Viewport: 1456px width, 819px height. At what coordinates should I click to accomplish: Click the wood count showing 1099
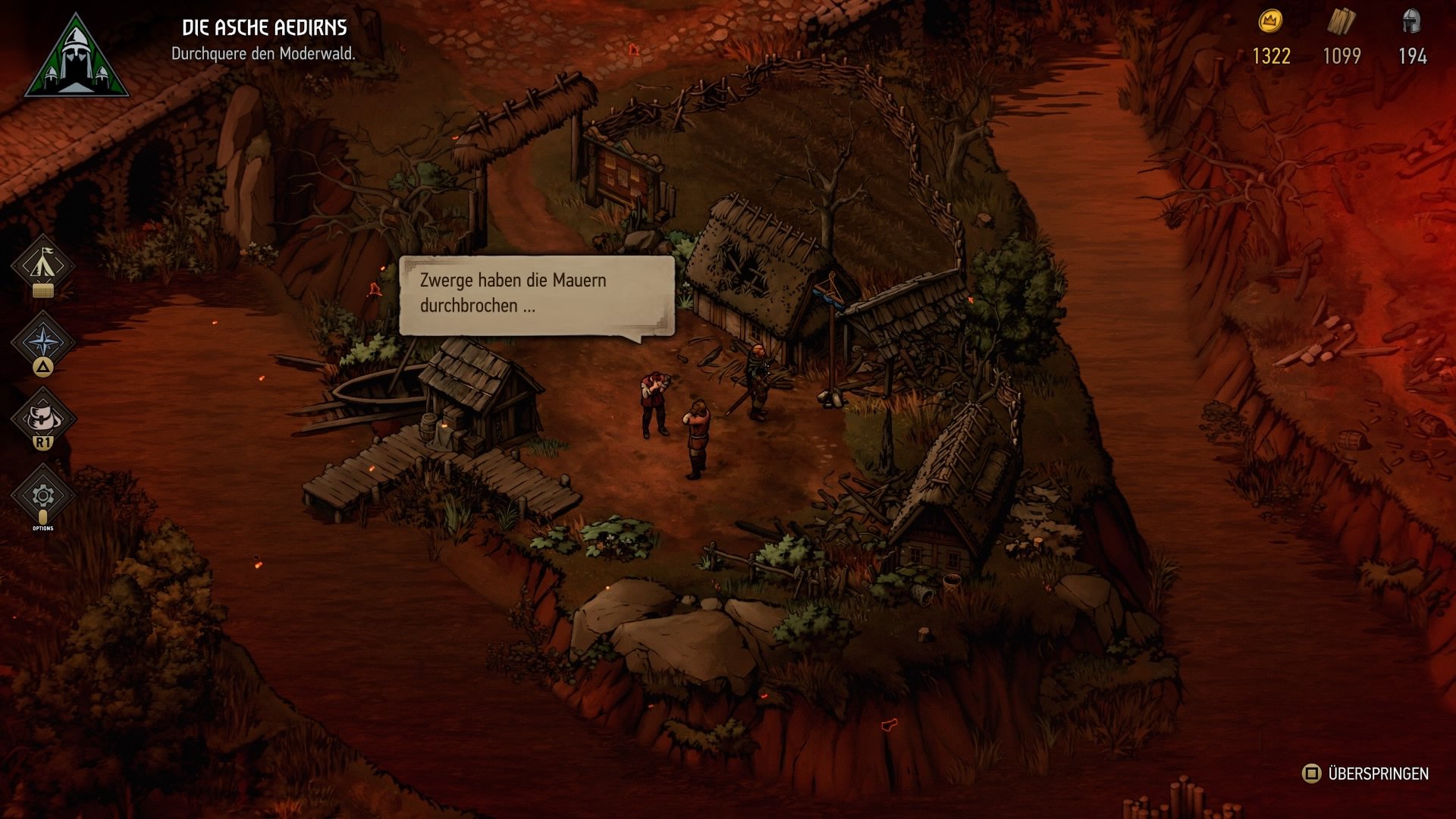[1342, 56]
